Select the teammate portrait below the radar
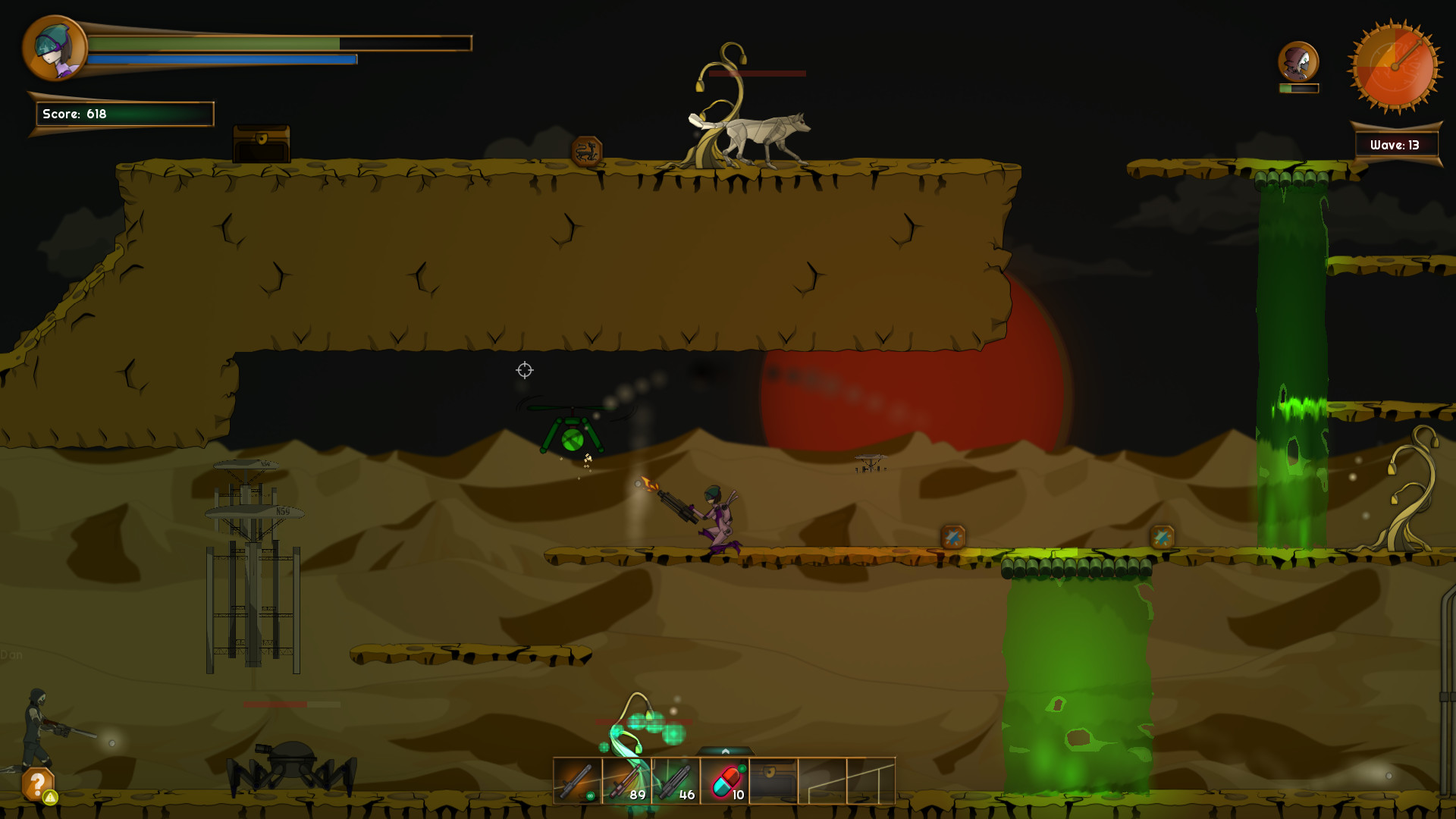The width and height of the screenshot is (1456, 819). click(1298, 59)
